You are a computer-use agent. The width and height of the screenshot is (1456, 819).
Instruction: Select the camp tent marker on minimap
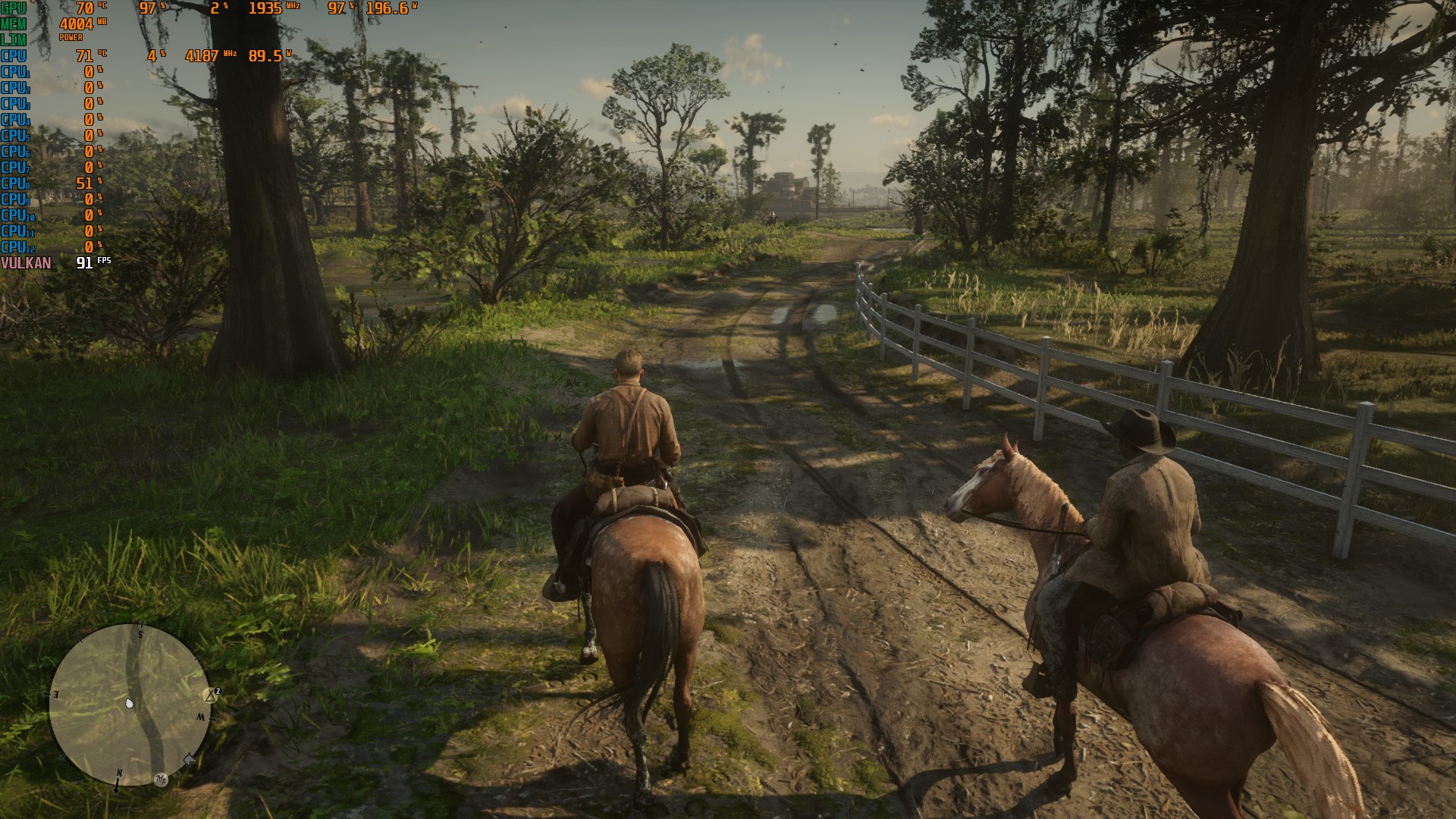coord(212,695)
